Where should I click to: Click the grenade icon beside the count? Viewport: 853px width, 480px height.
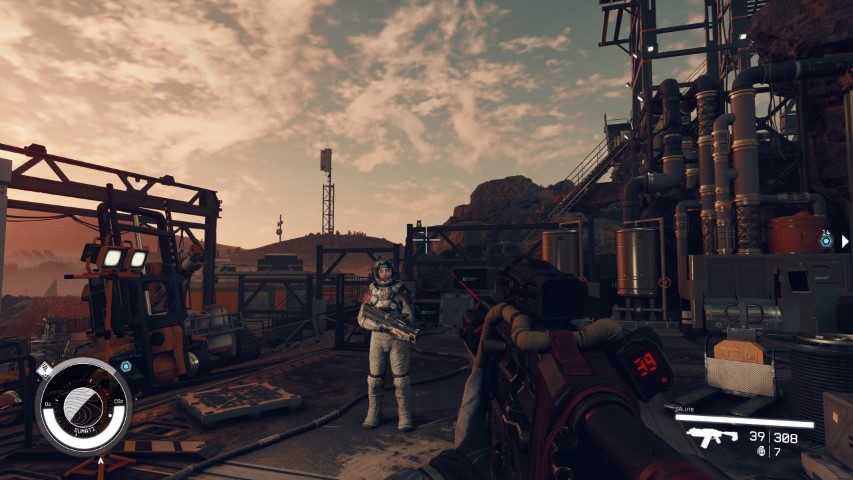760,451
